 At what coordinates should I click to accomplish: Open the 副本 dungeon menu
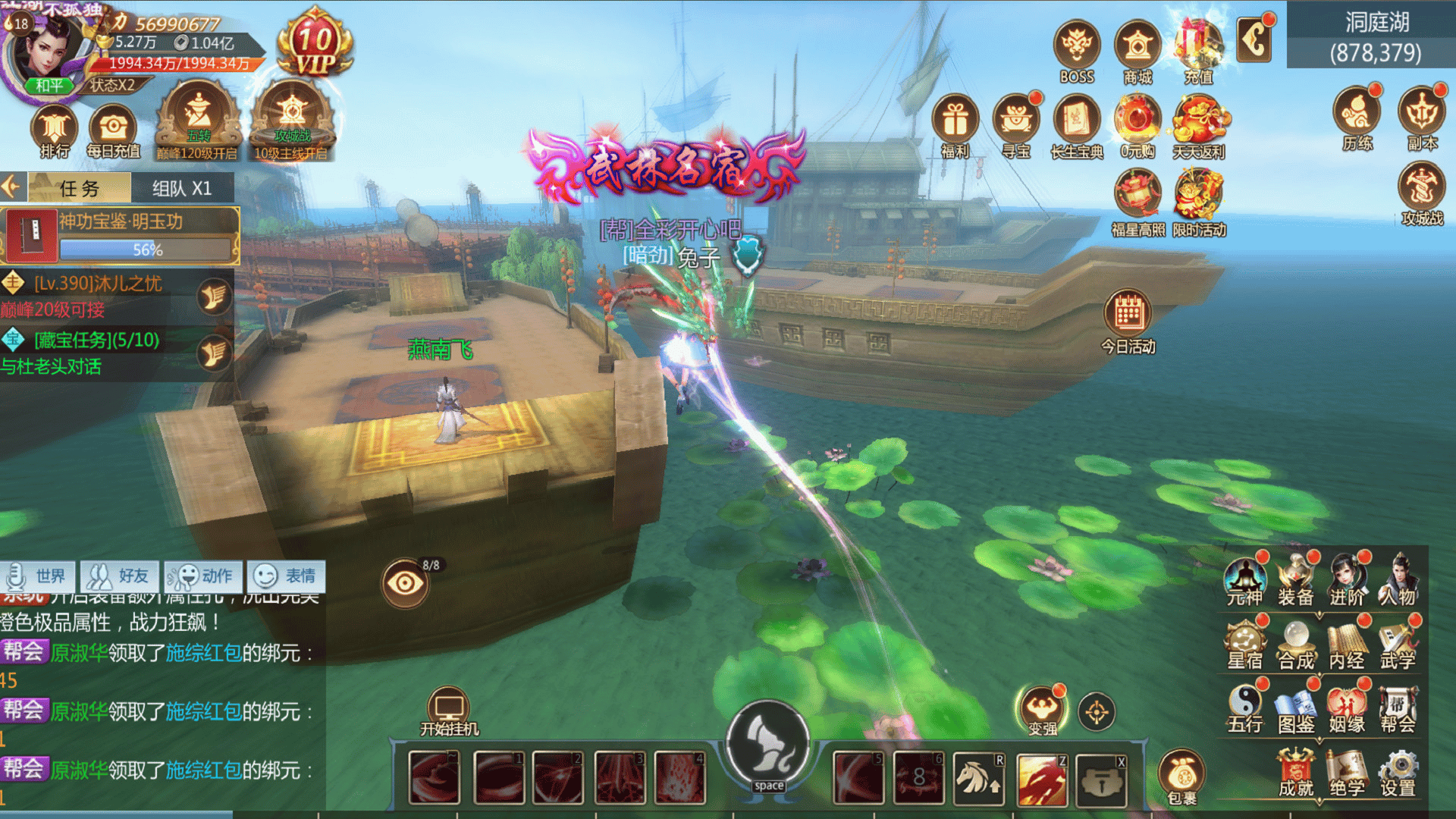point(1421,118)
